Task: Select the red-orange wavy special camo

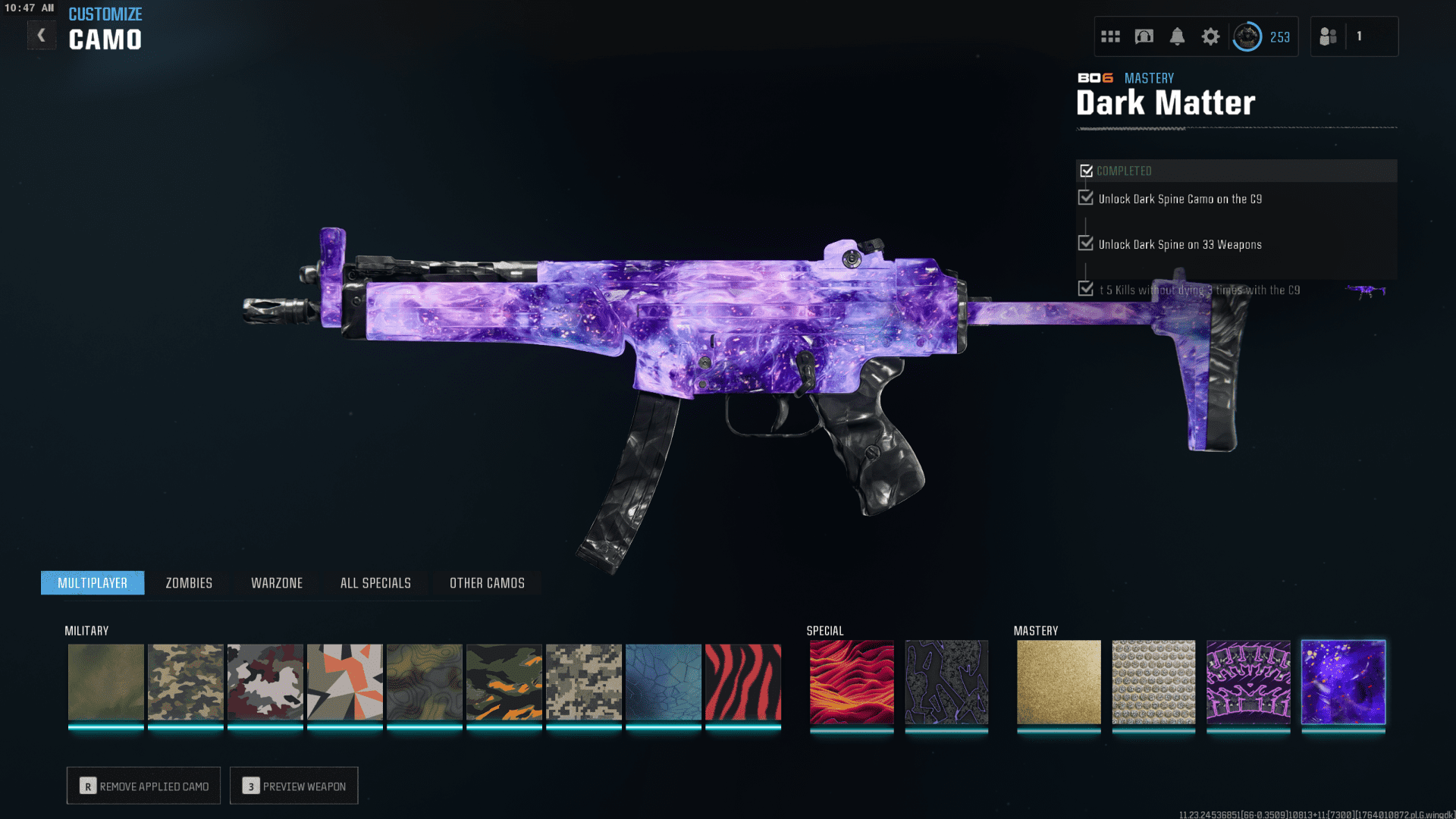Action: coord(852,682)
